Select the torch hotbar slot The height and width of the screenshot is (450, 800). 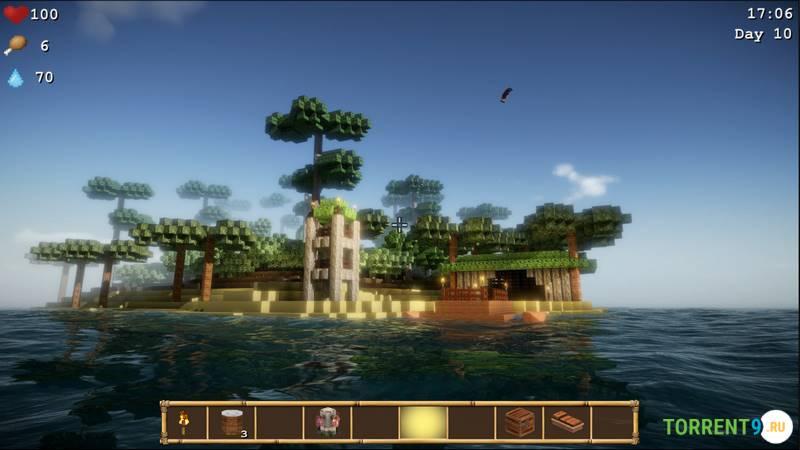184,423
